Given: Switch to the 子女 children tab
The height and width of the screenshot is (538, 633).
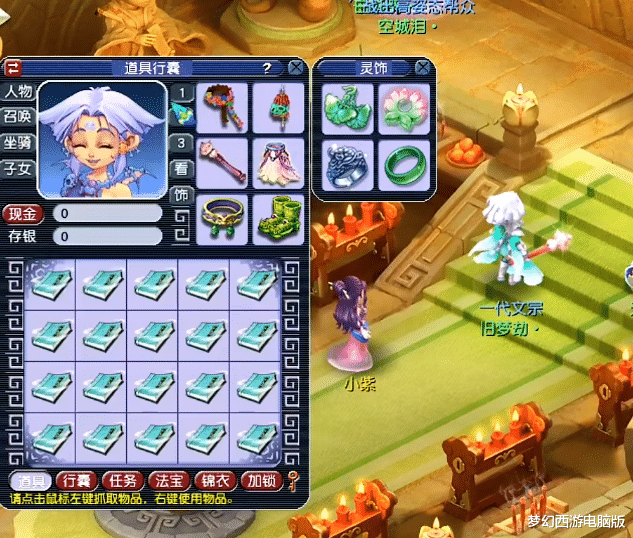Looking at the screenshot, I should (18, 169).
